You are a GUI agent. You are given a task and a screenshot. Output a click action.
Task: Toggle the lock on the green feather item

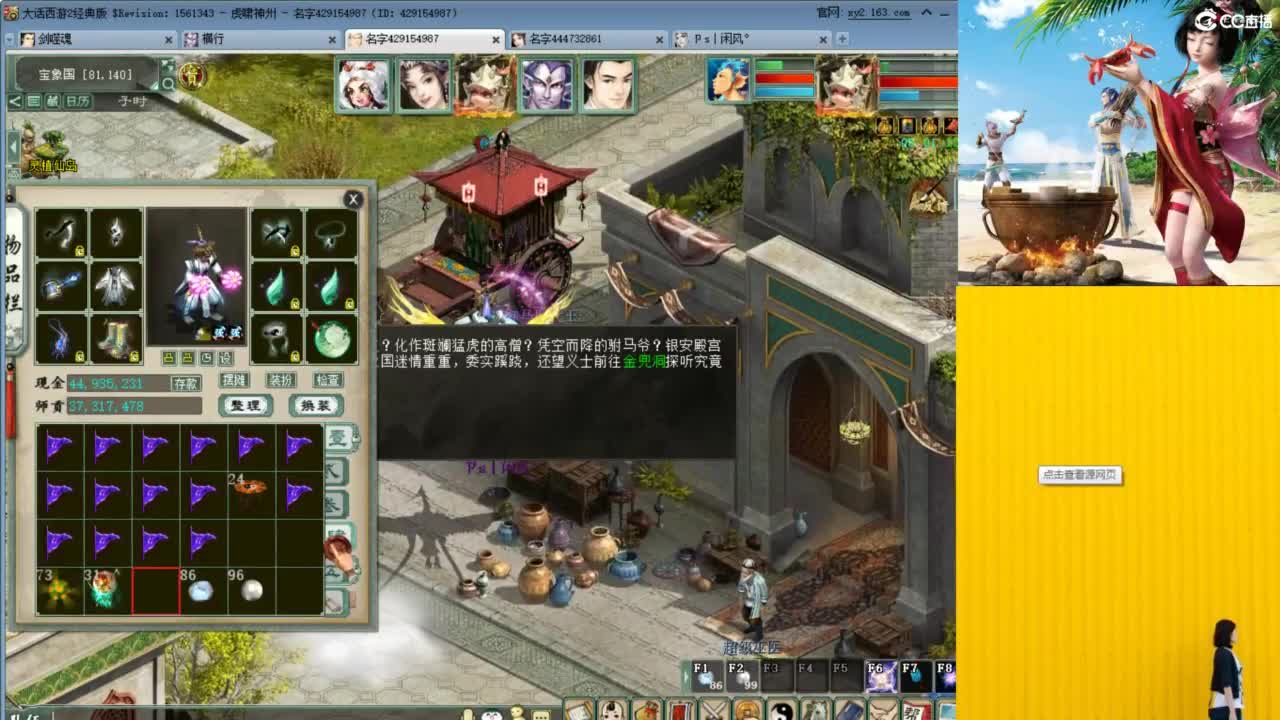coord(350,303)
